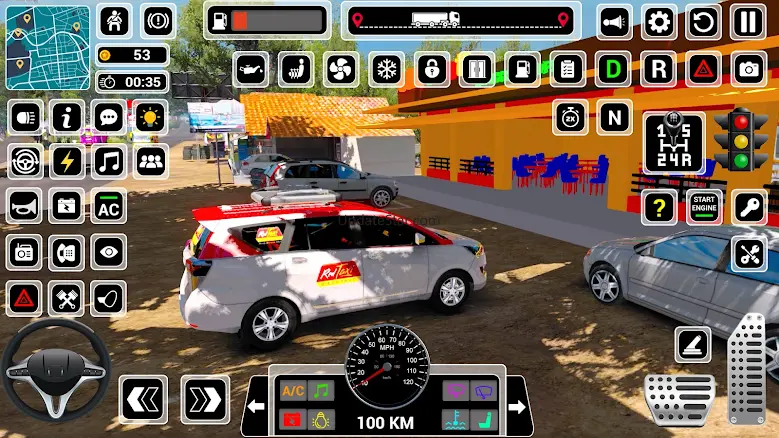The height and width of the screenshot is (438, 779).
Task: Toggle the hazard warning triangle near the camera
Action: point(704,69)
